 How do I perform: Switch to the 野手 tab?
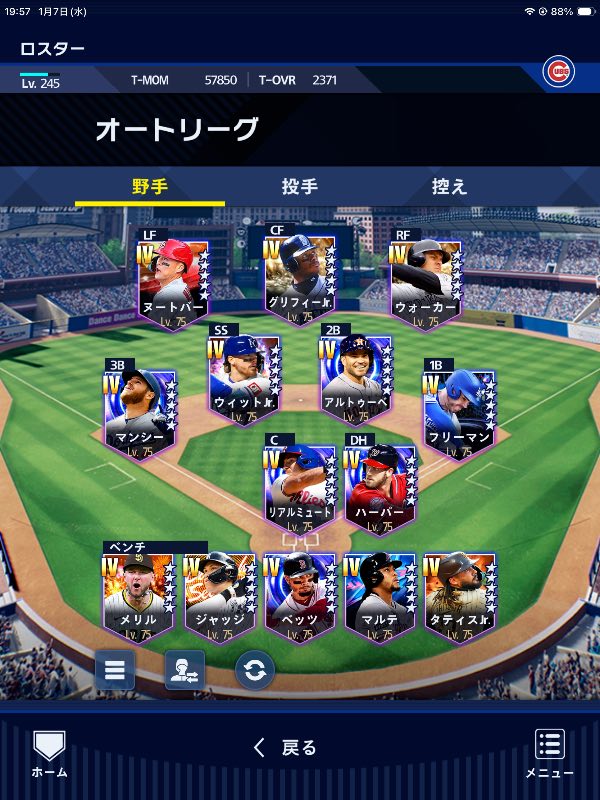tap(149, 187)
